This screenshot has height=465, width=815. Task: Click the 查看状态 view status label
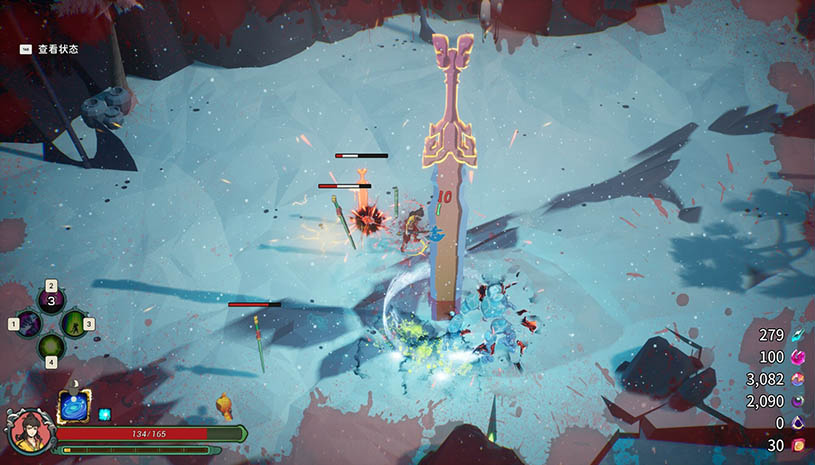click(x=58, y=48)
